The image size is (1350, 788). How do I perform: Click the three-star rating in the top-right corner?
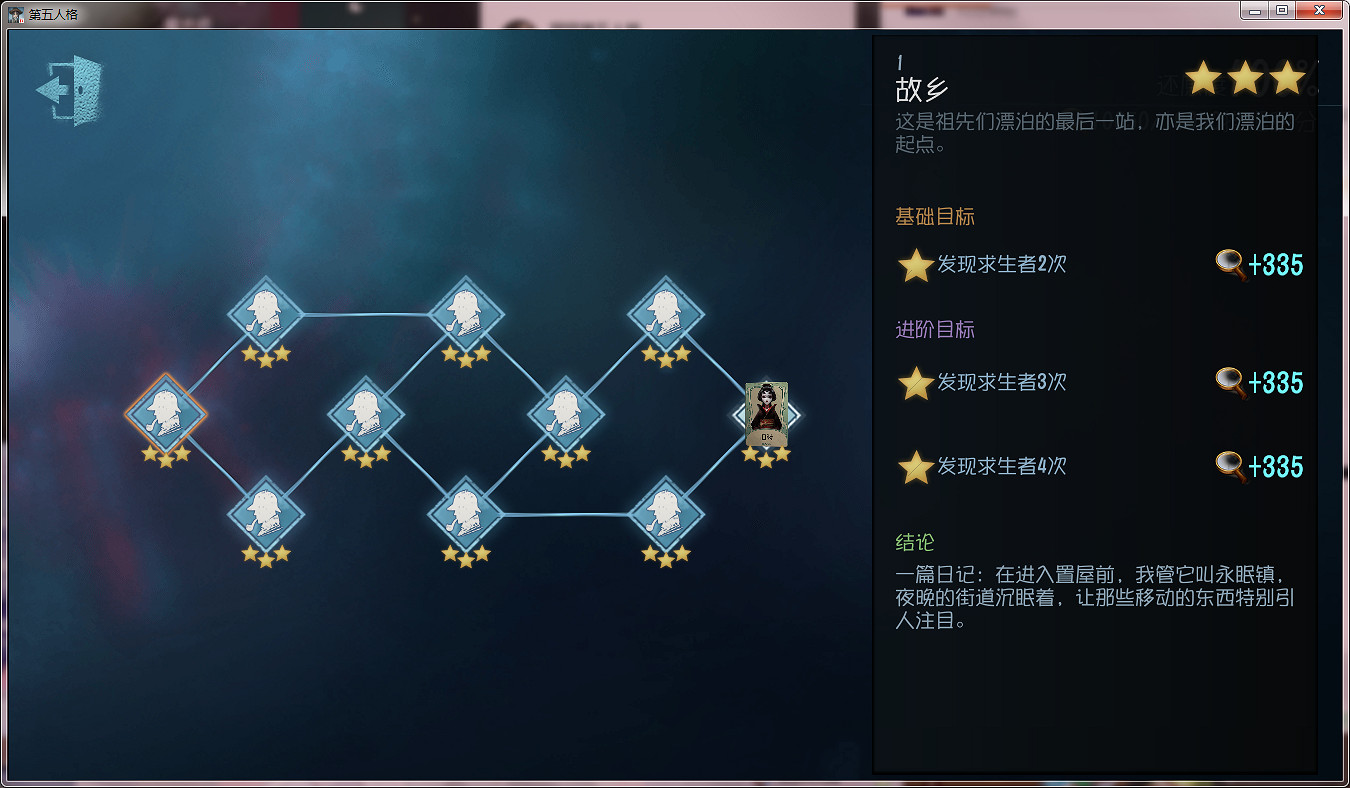pyautogui.click(x=1245, y=76)
